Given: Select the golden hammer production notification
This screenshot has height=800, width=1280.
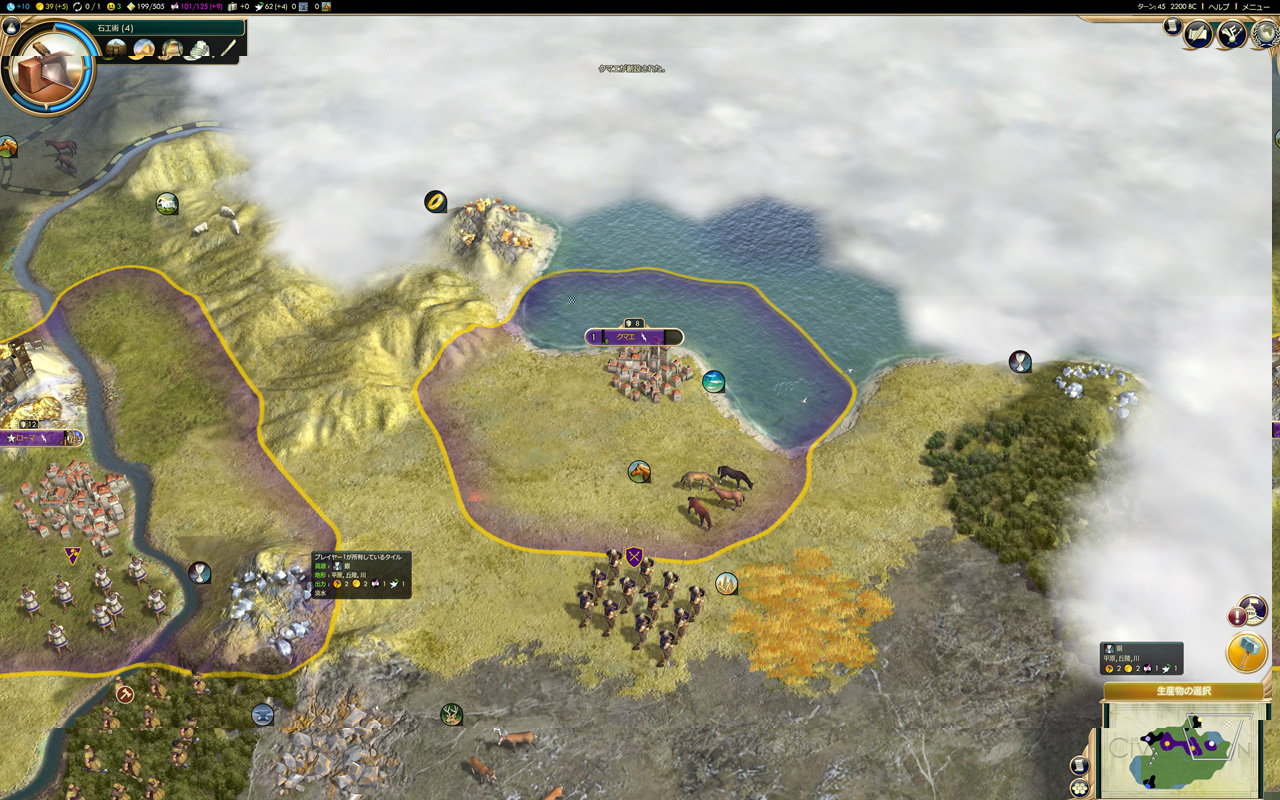Looking at the screenshot, I should (1246, 652).
